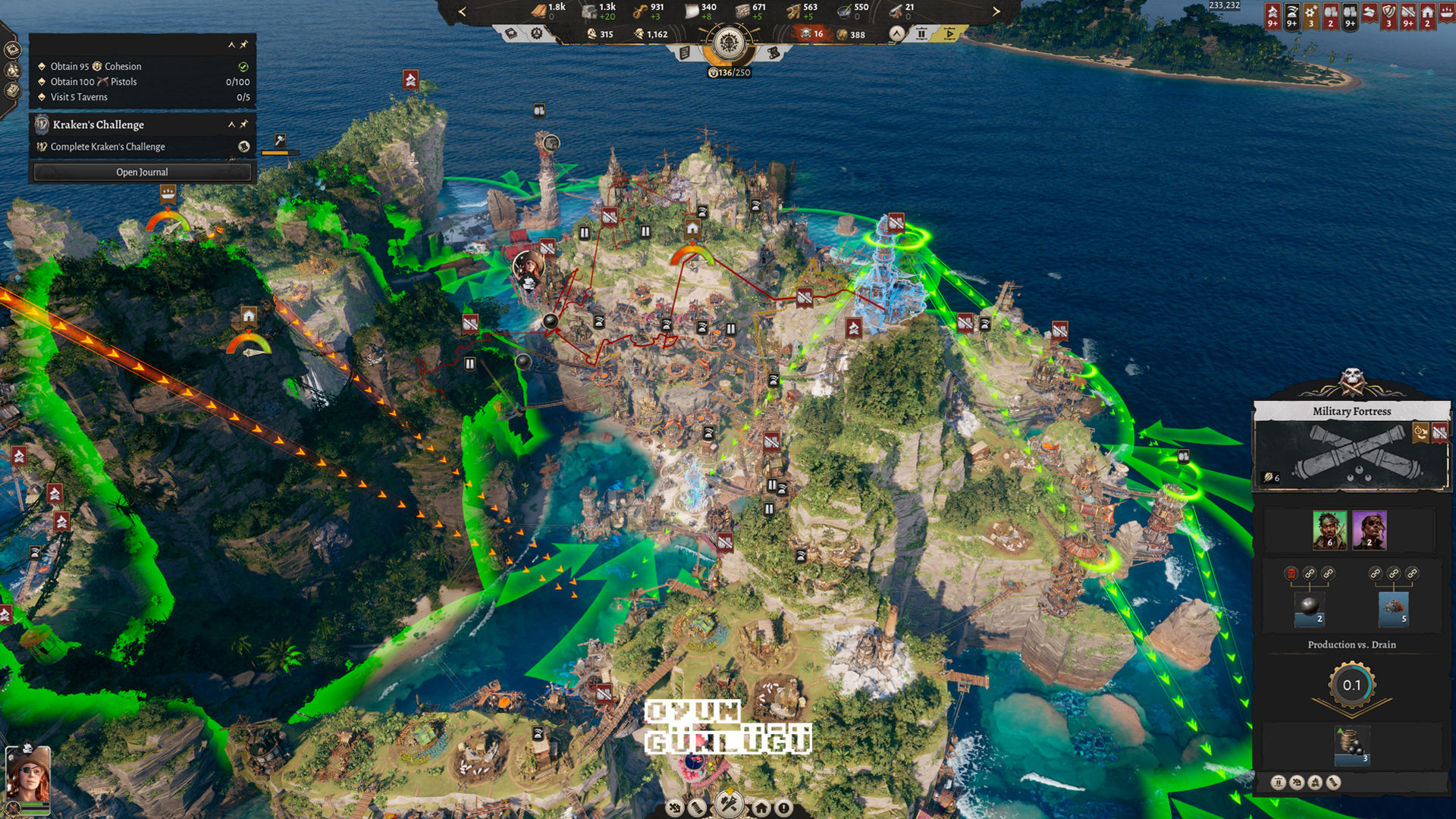Collapse the top bar with the chevron button
1456x819 pixels.
coord(897,33)
